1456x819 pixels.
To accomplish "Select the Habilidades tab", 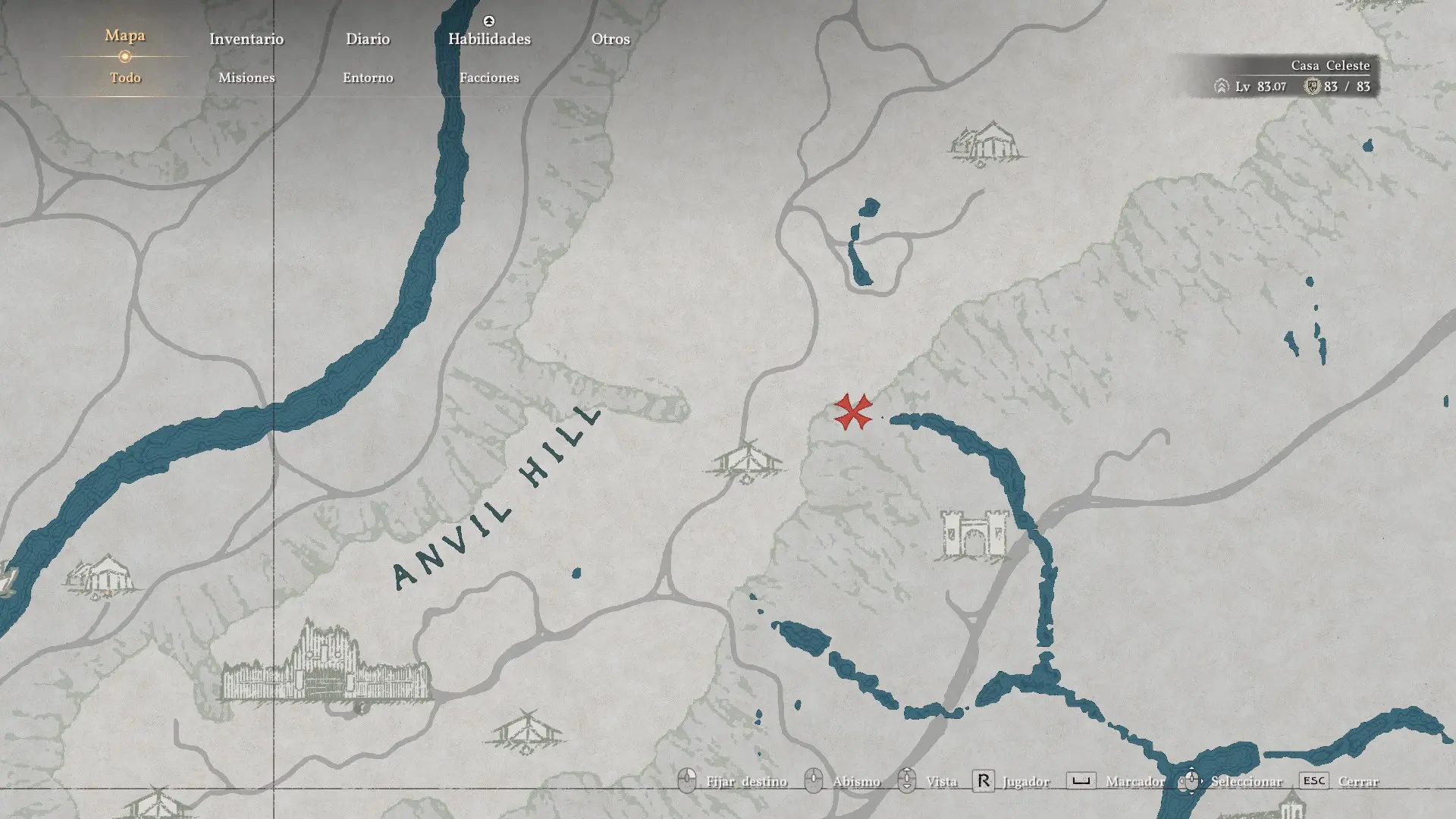I will [489, 39].
